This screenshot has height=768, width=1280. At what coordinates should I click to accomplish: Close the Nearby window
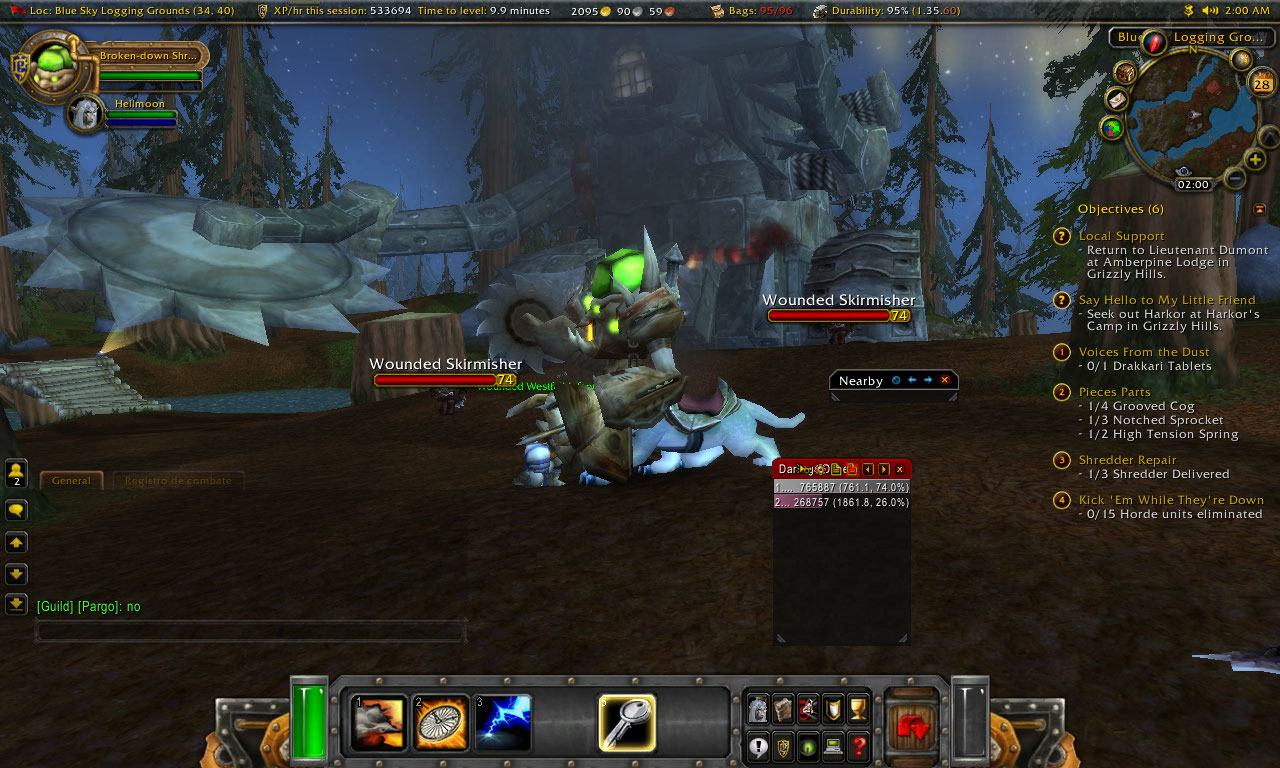point(944,380)
